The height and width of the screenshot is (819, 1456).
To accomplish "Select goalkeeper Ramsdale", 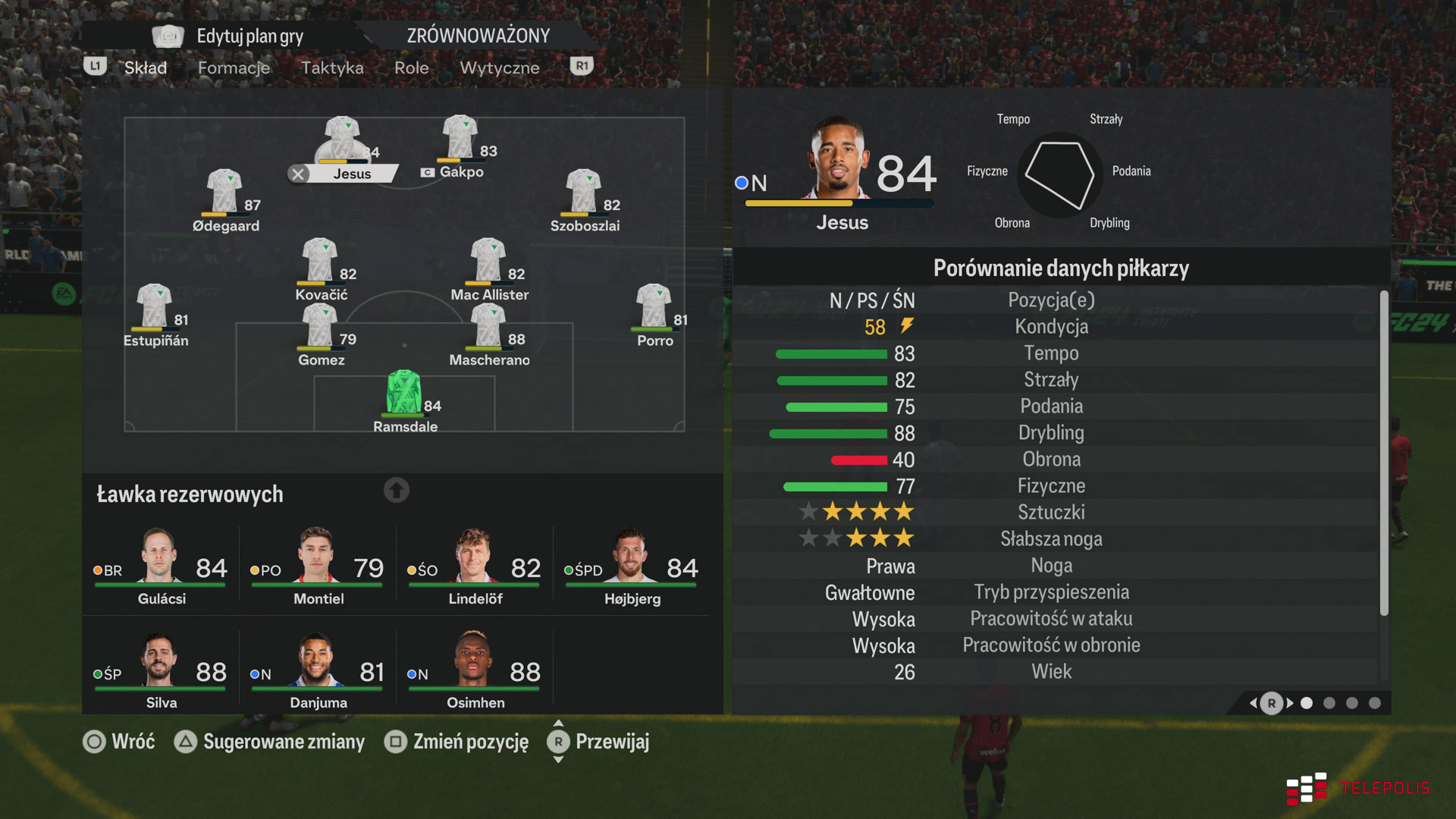I will click(404, 394).
